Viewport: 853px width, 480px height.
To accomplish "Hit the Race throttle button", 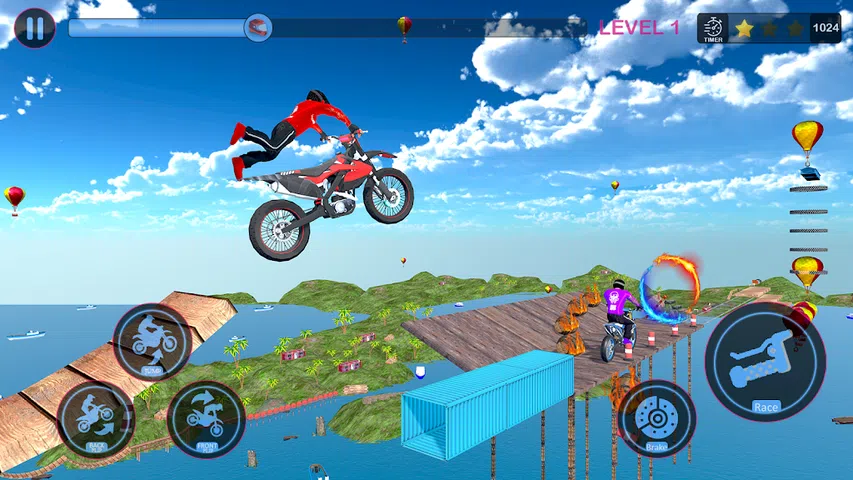I will point(765,362).
